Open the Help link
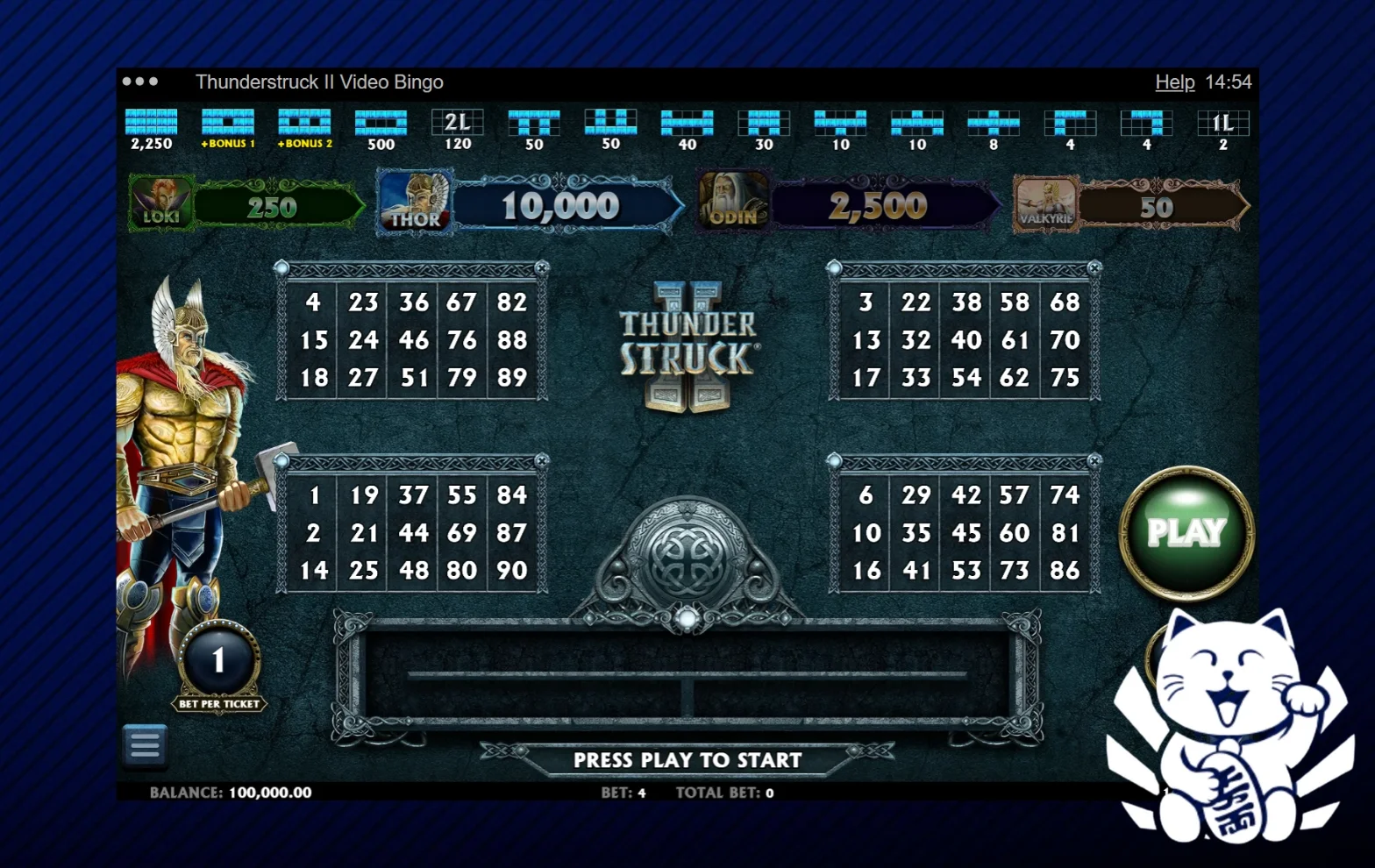This screenshot has width=1375, height=868. [x=1174, y=82]
